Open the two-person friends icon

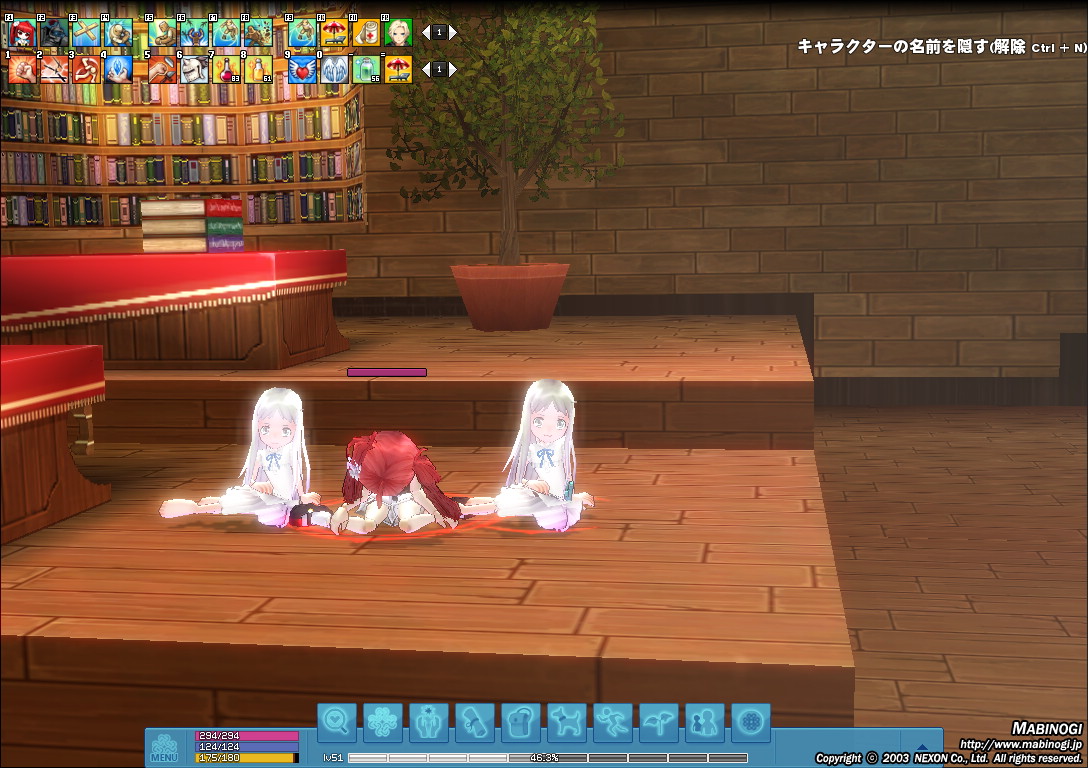[x=705, y=721]
